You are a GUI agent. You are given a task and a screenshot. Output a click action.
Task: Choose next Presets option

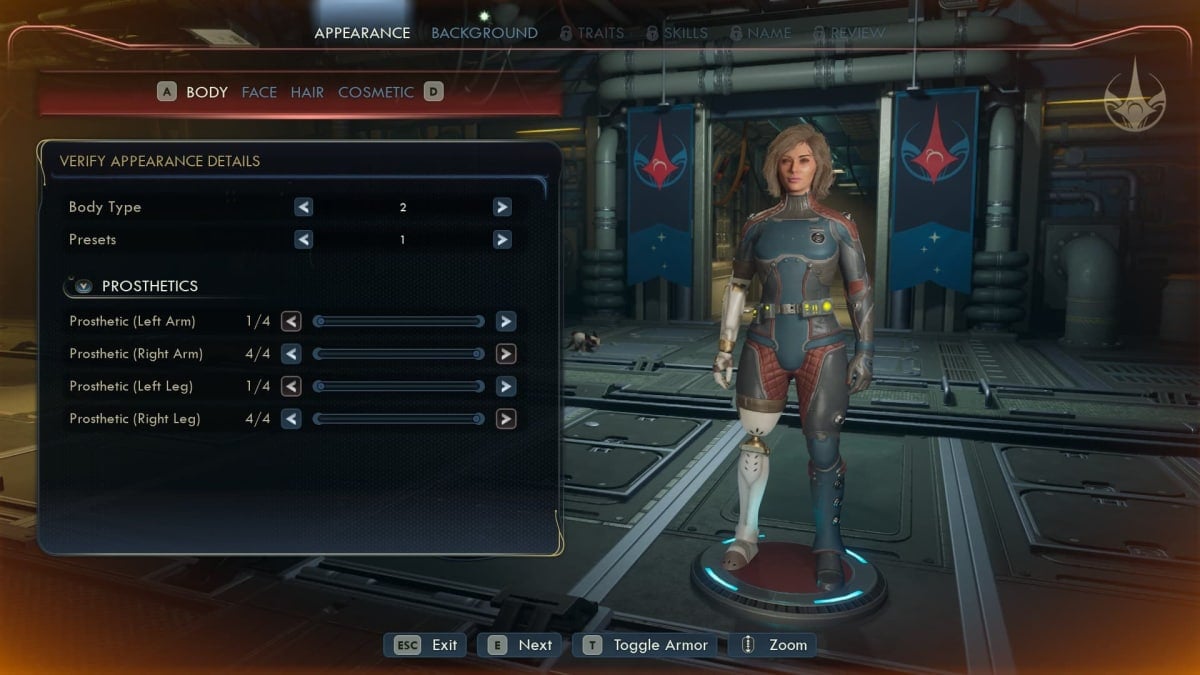tap(502, 240)
